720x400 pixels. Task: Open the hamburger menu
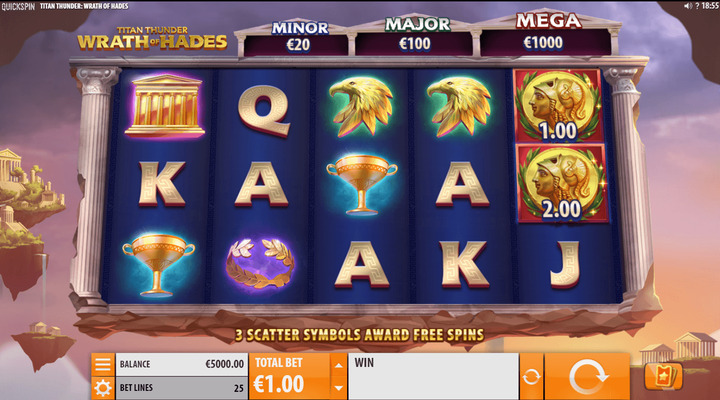[102, 364]
